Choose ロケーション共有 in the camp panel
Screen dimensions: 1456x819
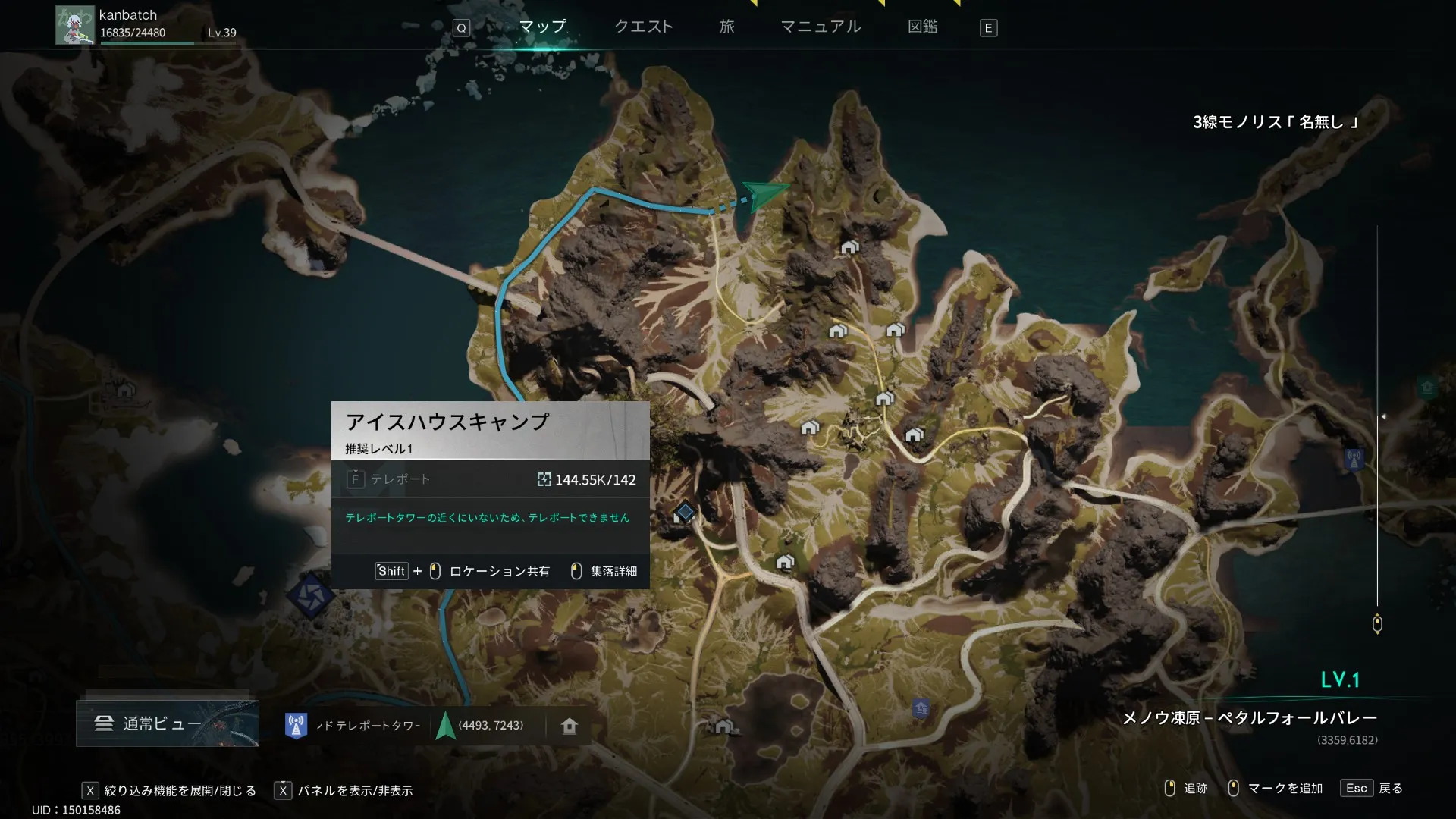click(x=499, y=571)
